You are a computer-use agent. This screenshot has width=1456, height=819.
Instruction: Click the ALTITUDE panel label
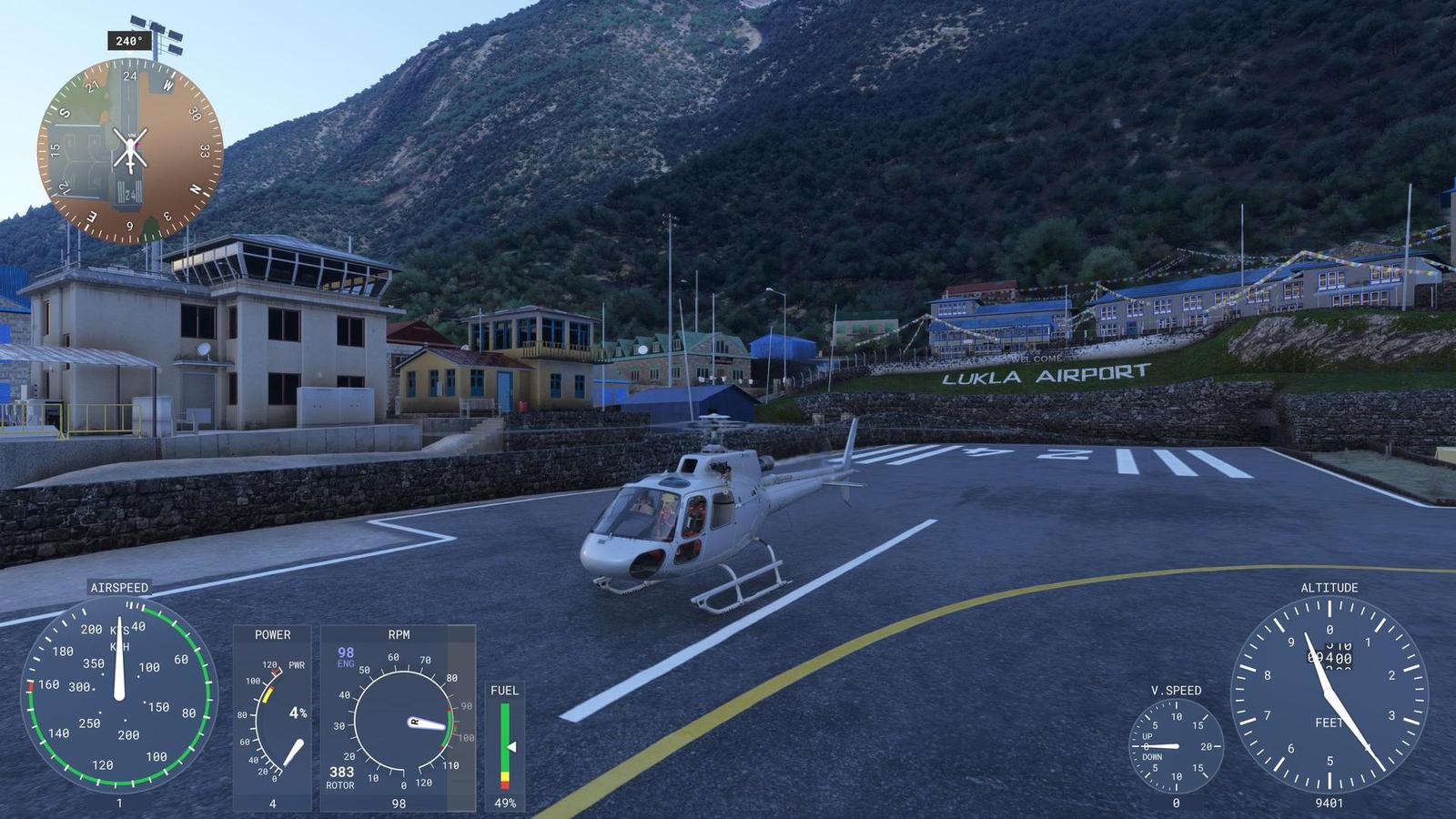click(1330, 590)
